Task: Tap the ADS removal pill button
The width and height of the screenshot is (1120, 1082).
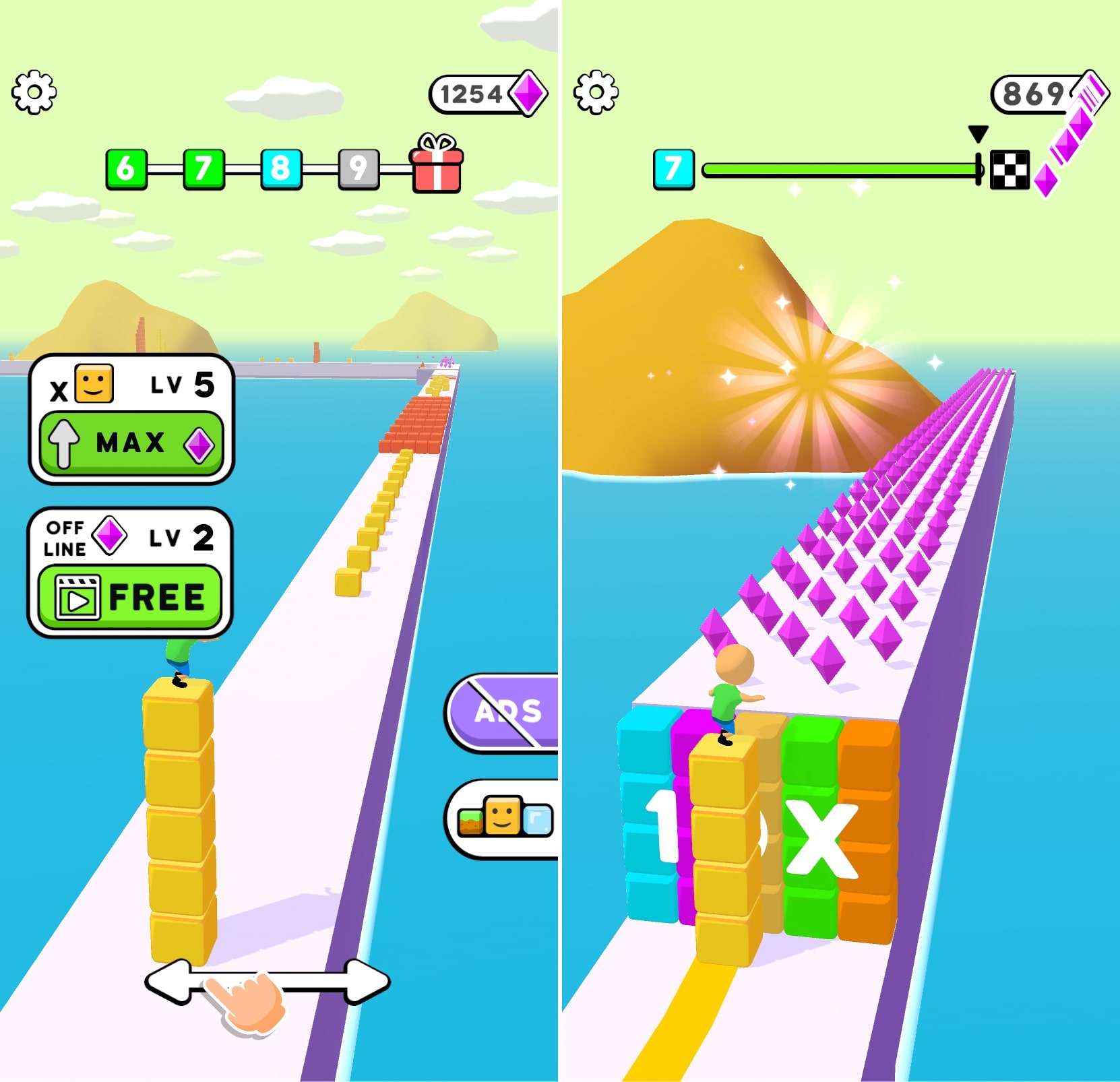Action: [x=504, y=711]
